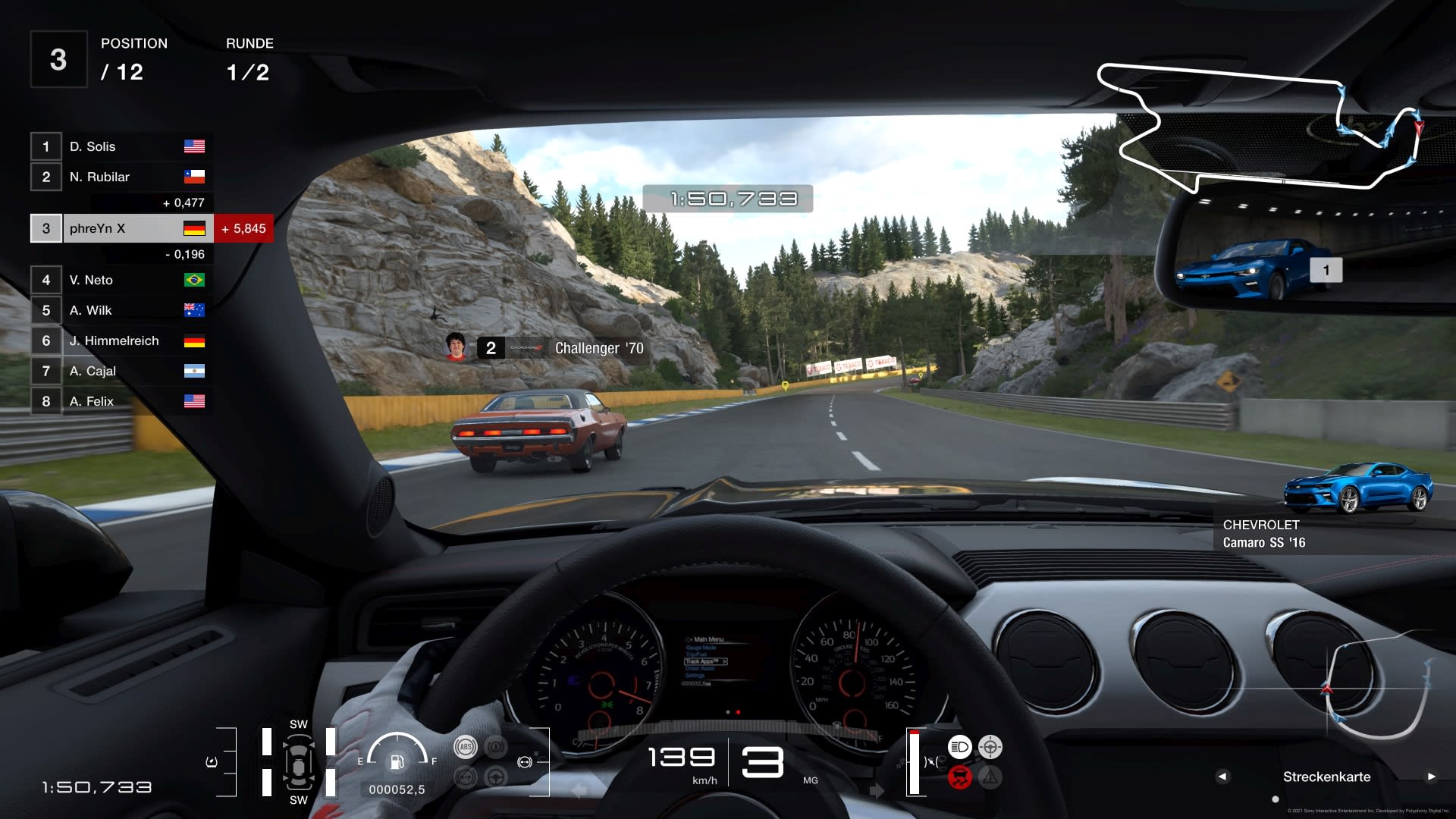Viewport: 1456px width, 819px height.
Task: Click the hazard warning triangle icon
Action: pyautogui.click(x=990, y=777)
